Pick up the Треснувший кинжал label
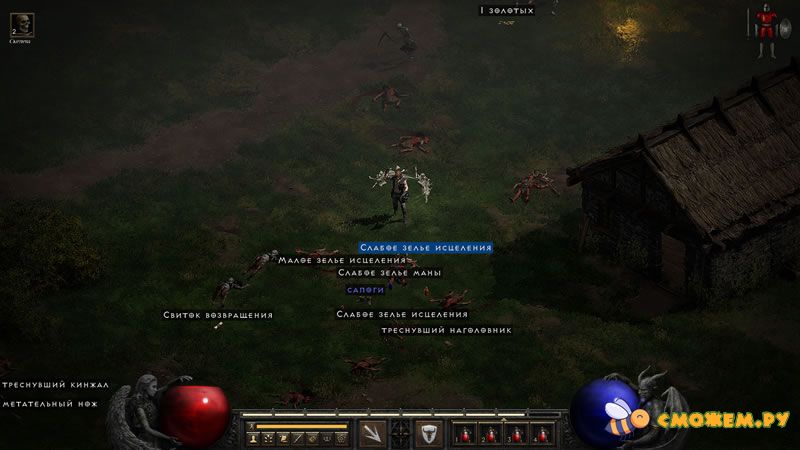Viewport: 800px width, 450px height. tap(55, 384)
